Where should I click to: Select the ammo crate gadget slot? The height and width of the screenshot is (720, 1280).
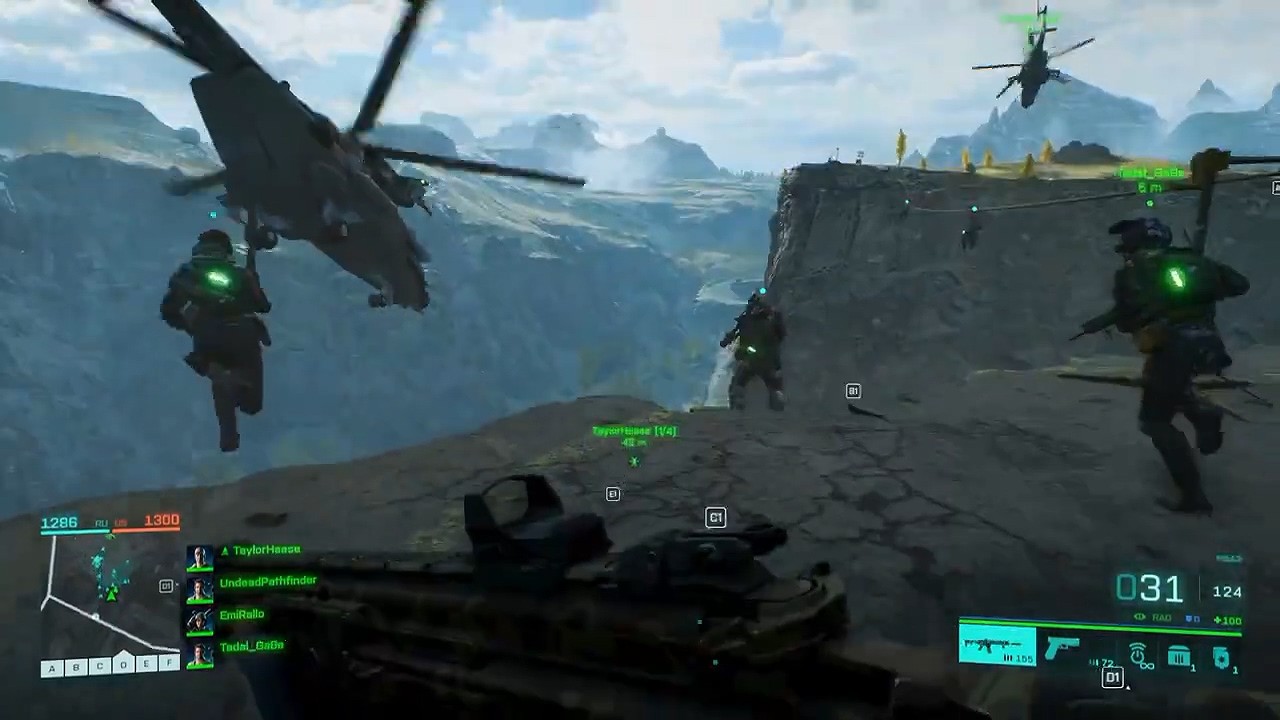point(1180,656)
